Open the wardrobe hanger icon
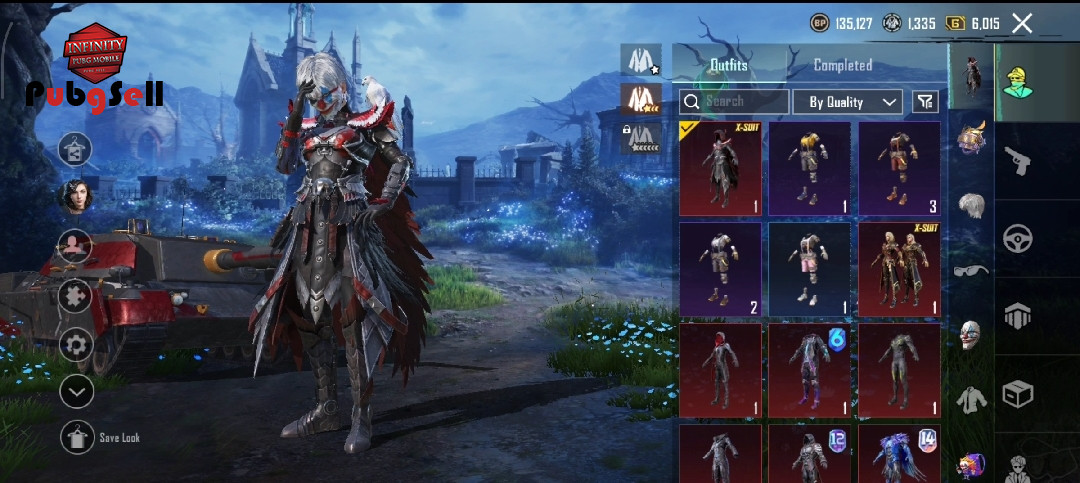The width and height of the screenshot is (1080, 483). tap(76, 149)
